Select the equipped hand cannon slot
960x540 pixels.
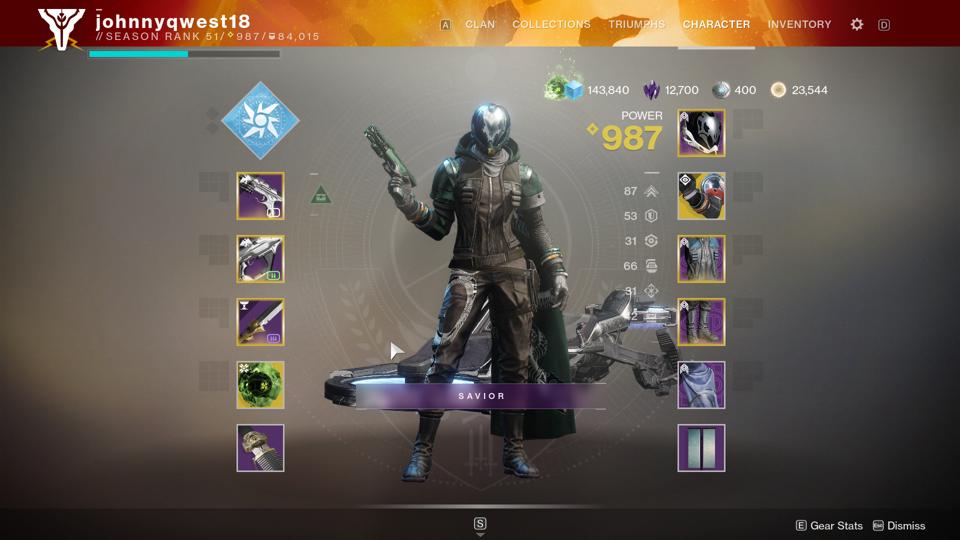(x=260, y=196)
